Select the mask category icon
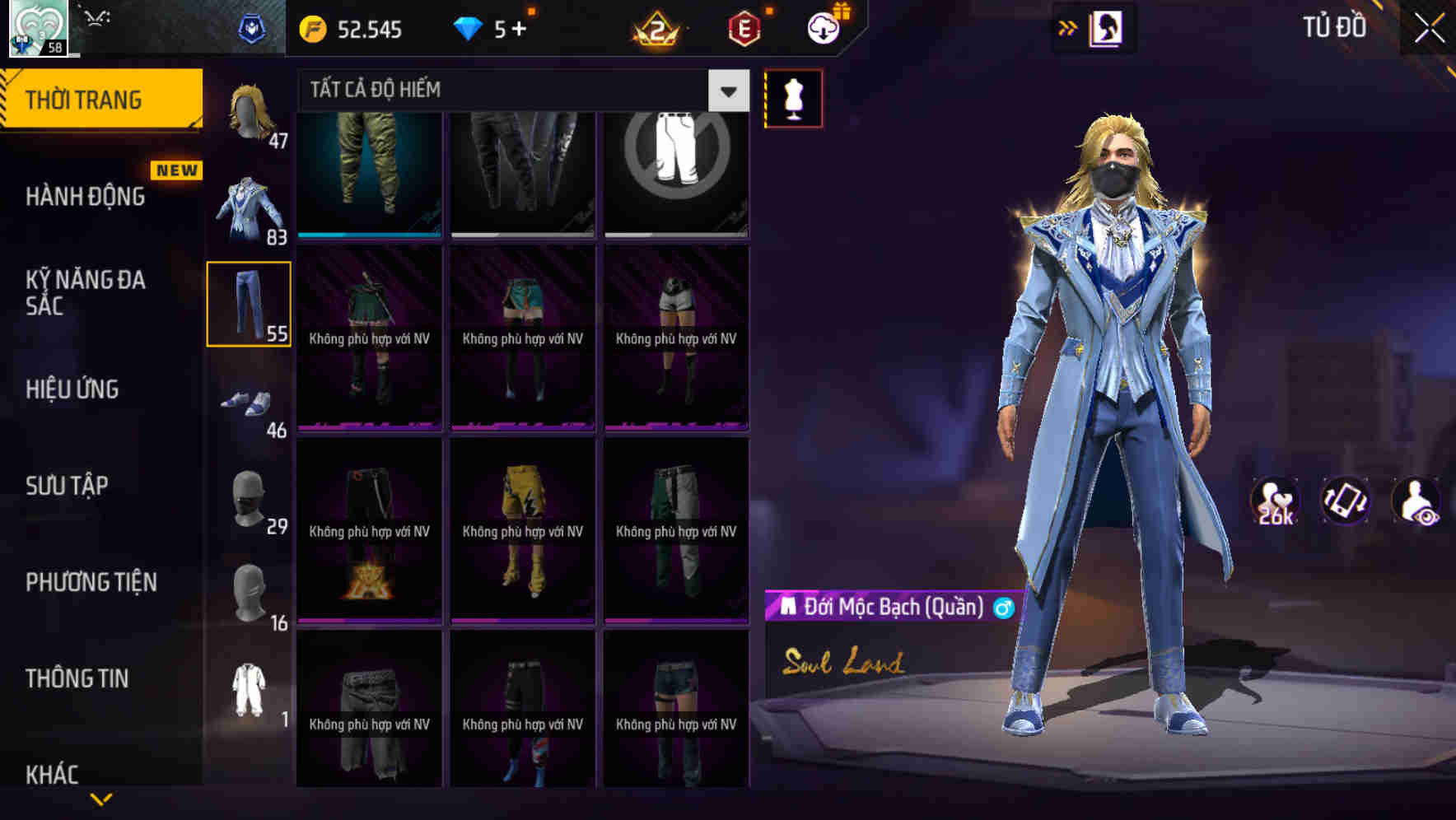Image resolution: width=1456 pixels, height=820 pixels. [x=249, y=498]
